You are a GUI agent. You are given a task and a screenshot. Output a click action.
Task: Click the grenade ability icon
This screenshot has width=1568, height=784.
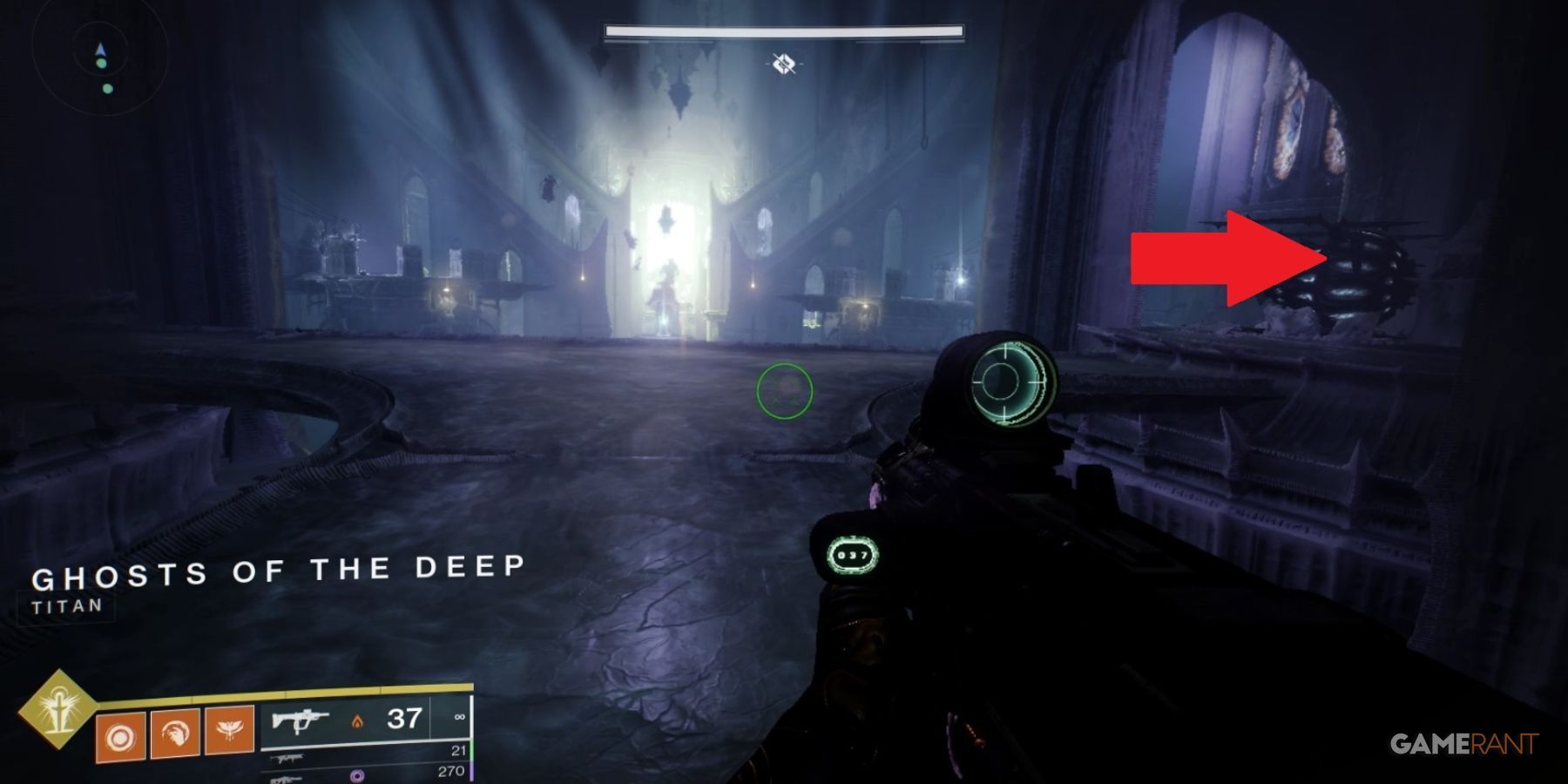[121, 734]
